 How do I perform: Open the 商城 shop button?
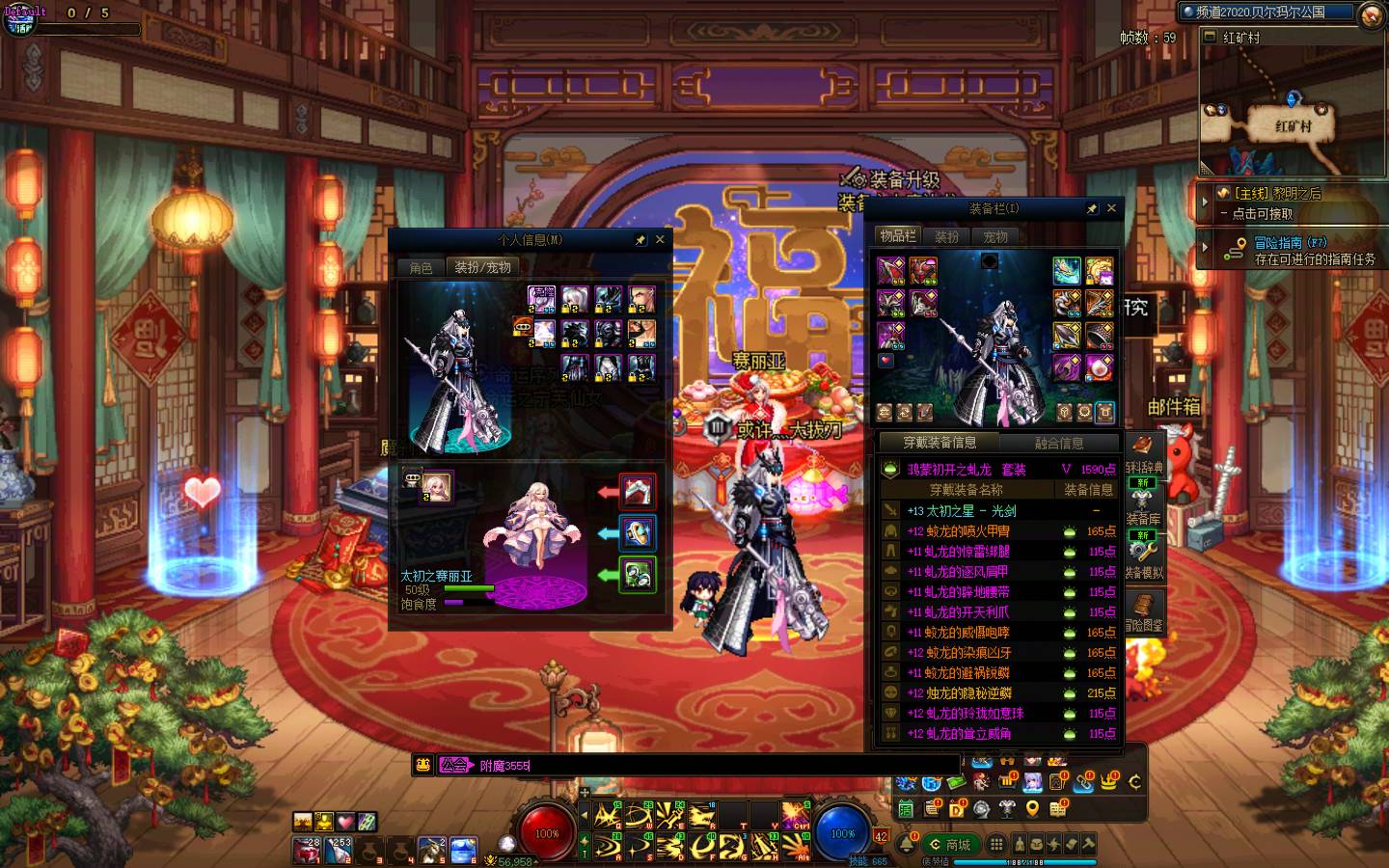950,844
